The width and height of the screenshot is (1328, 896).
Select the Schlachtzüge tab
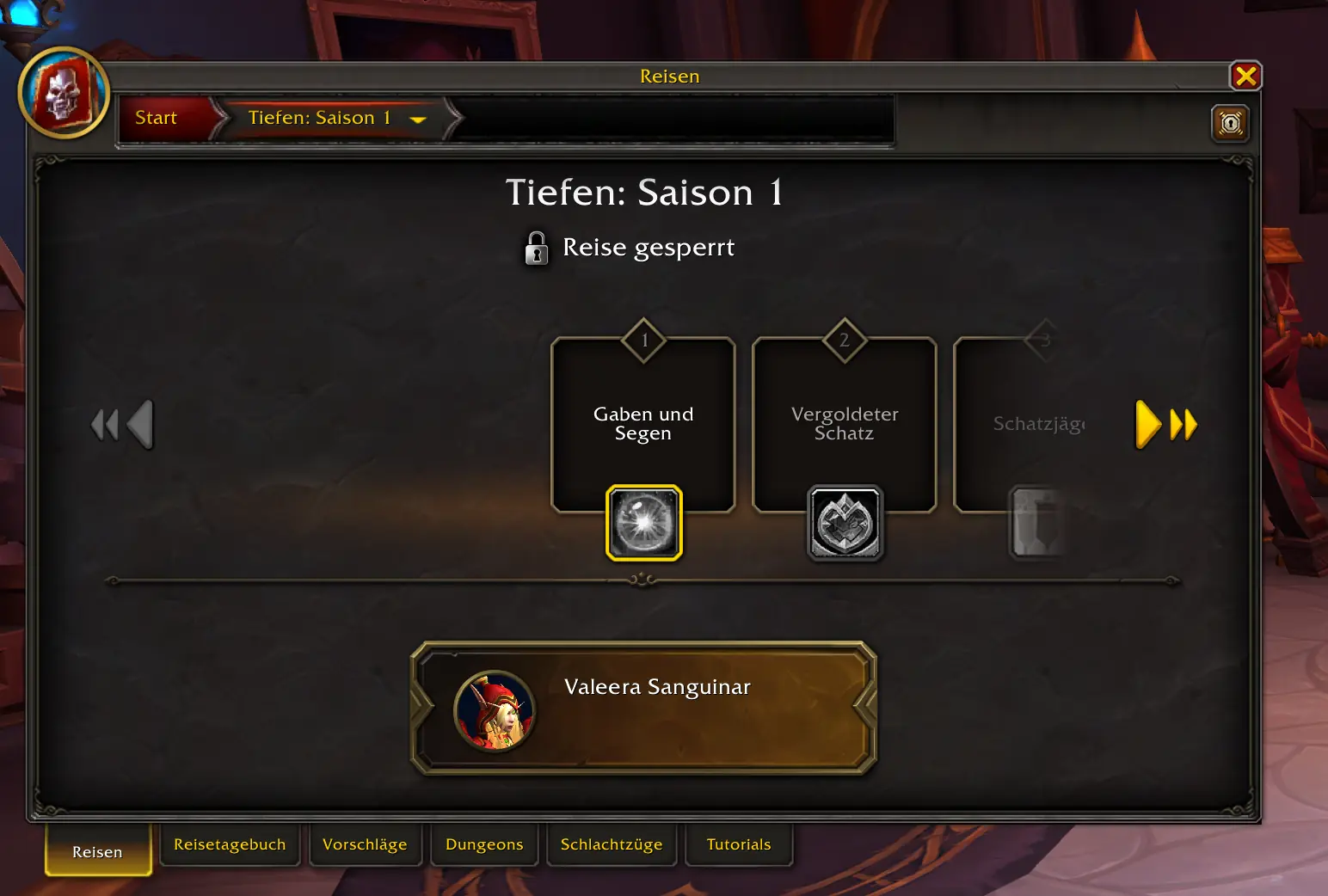tap(612, 844)
